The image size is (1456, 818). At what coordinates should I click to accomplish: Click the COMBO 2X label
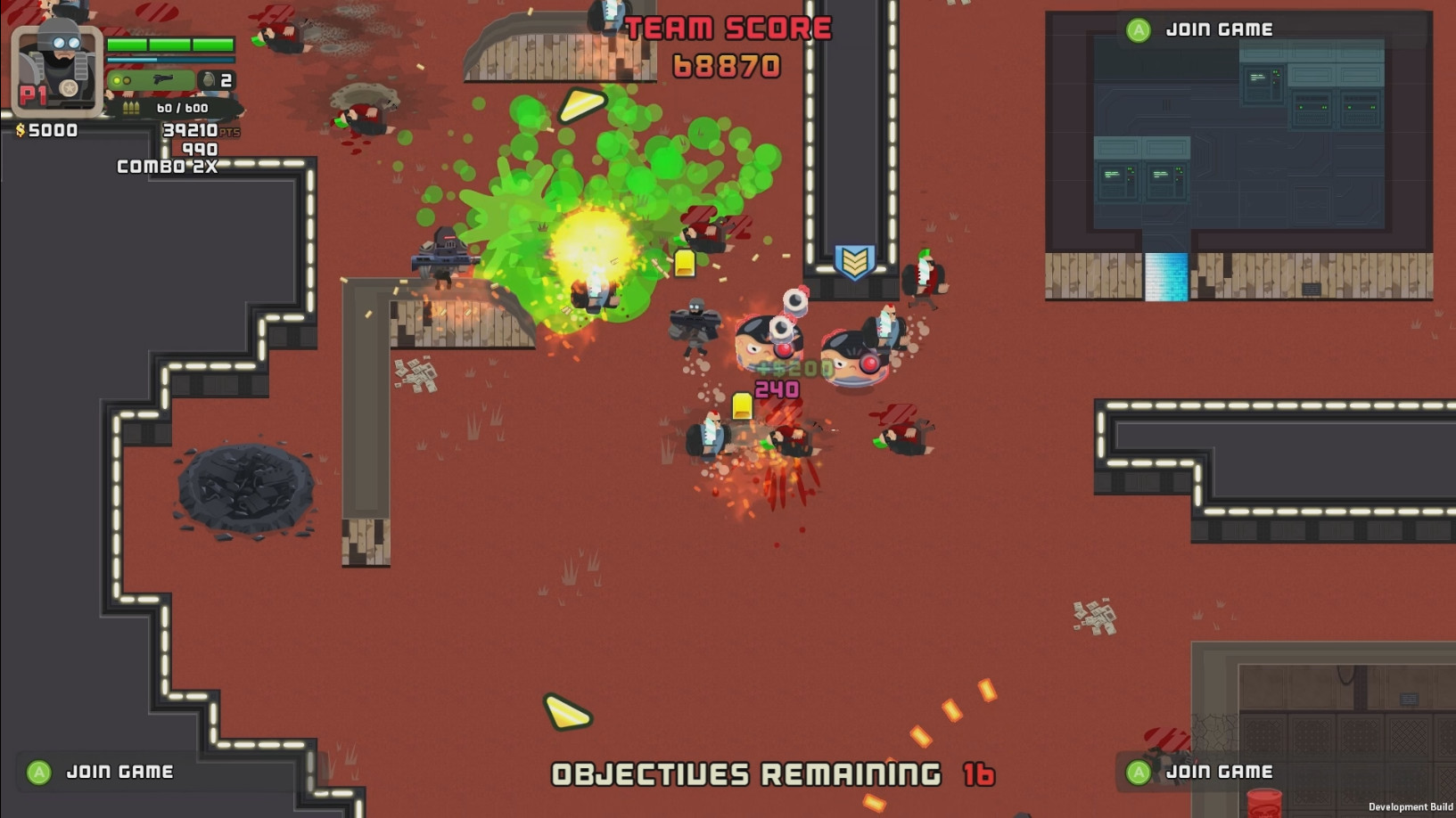[x=166, y=167]
